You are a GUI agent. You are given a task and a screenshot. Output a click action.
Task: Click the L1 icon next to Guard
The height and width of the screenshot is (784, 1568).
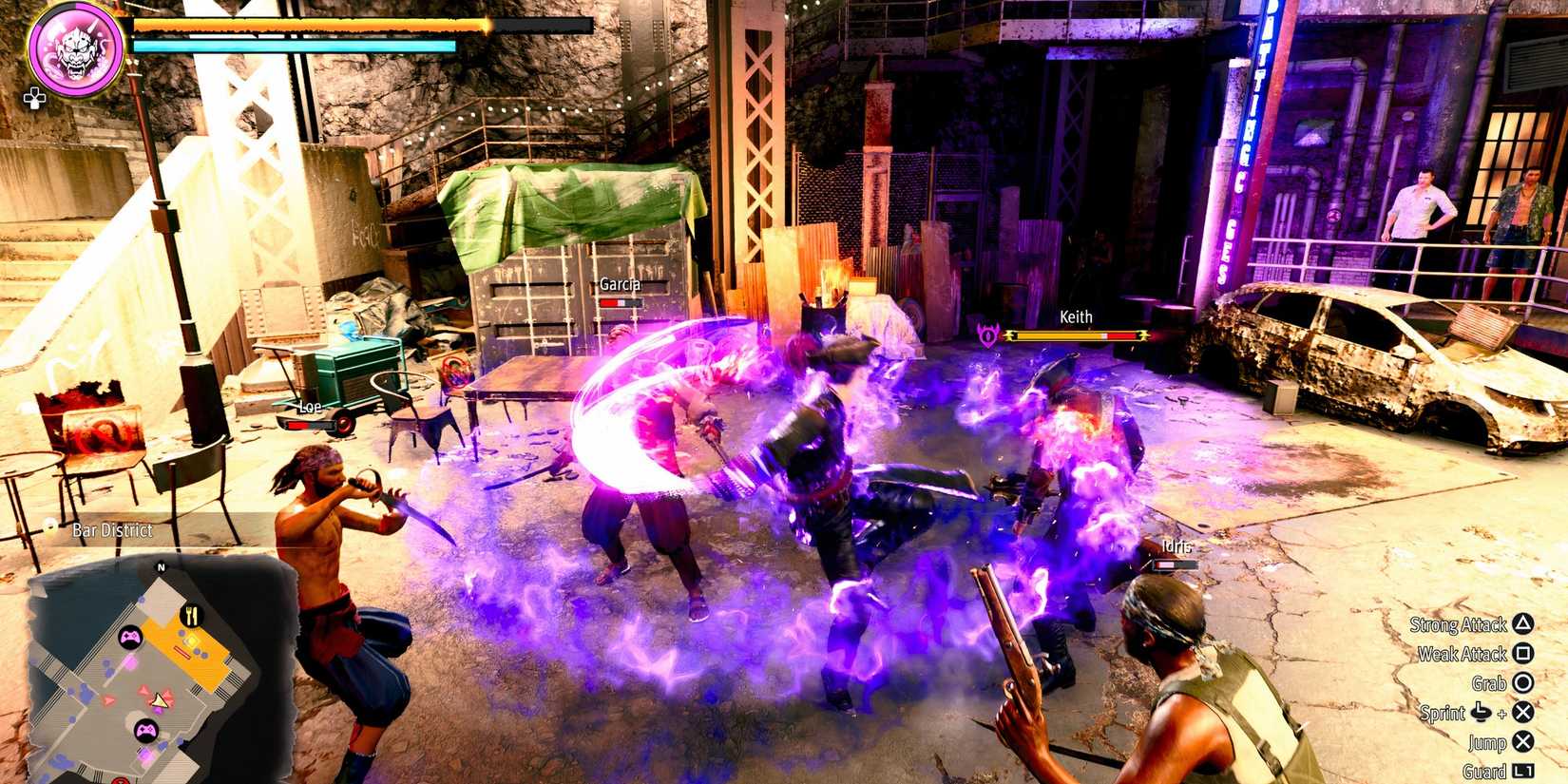[x=1524, y=770]
